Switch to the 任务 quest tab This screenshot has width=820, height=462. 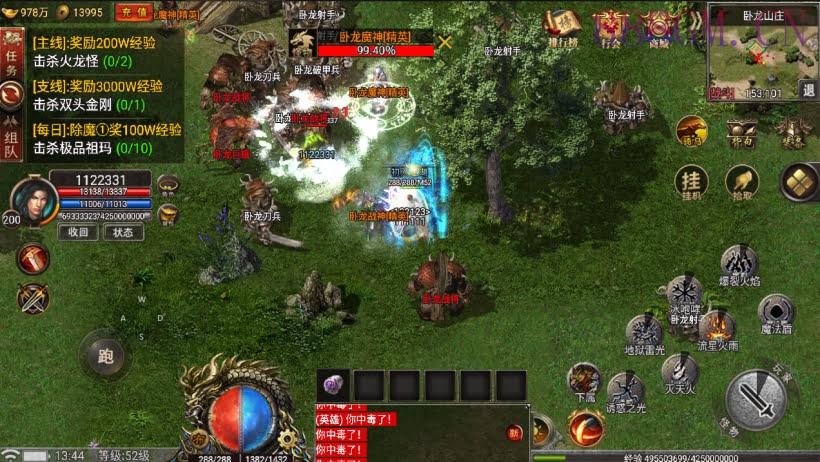click(x=12, y=62)
